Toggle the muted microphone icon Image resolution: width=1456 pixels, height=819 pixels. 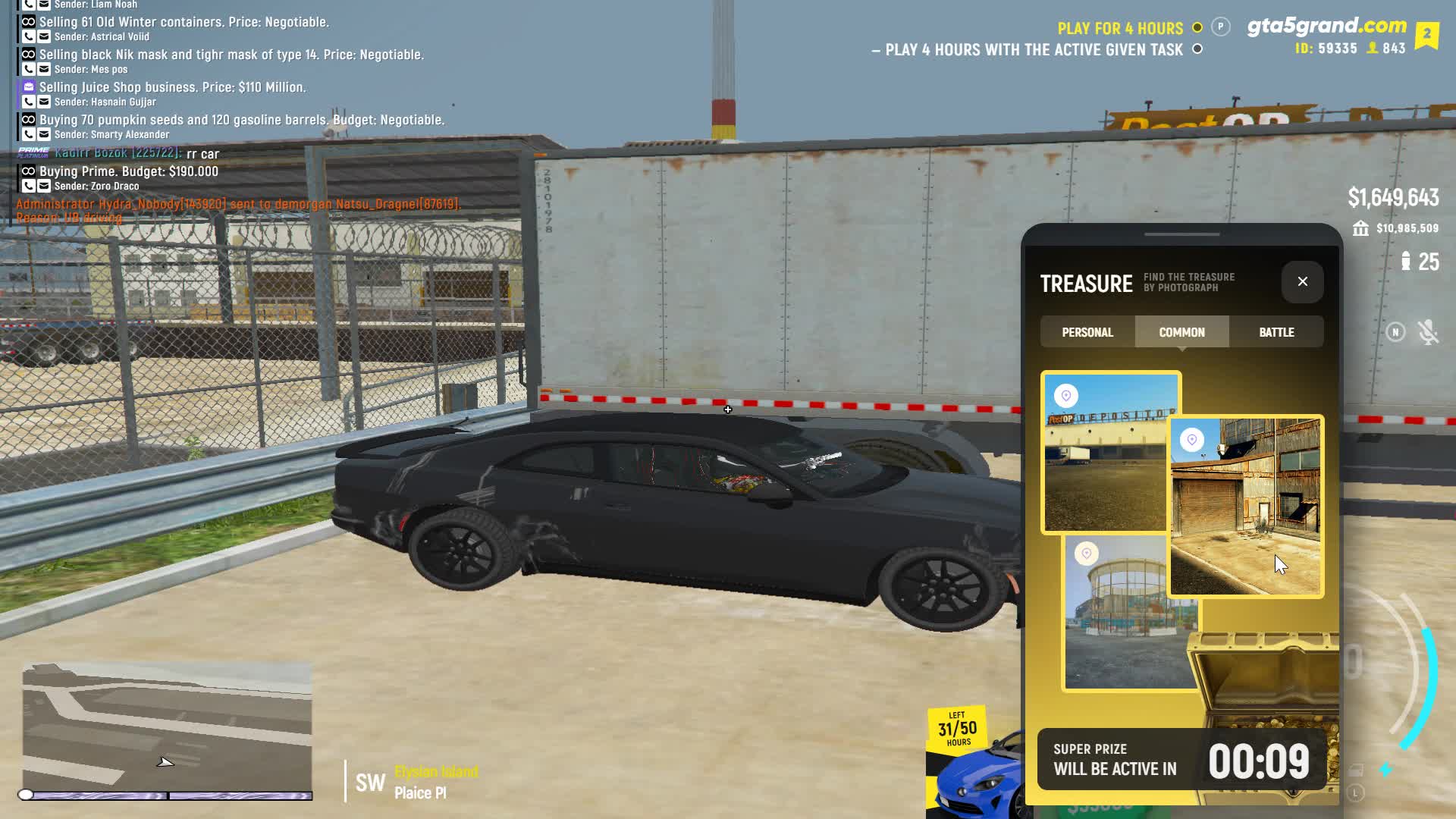point(1428,332)
